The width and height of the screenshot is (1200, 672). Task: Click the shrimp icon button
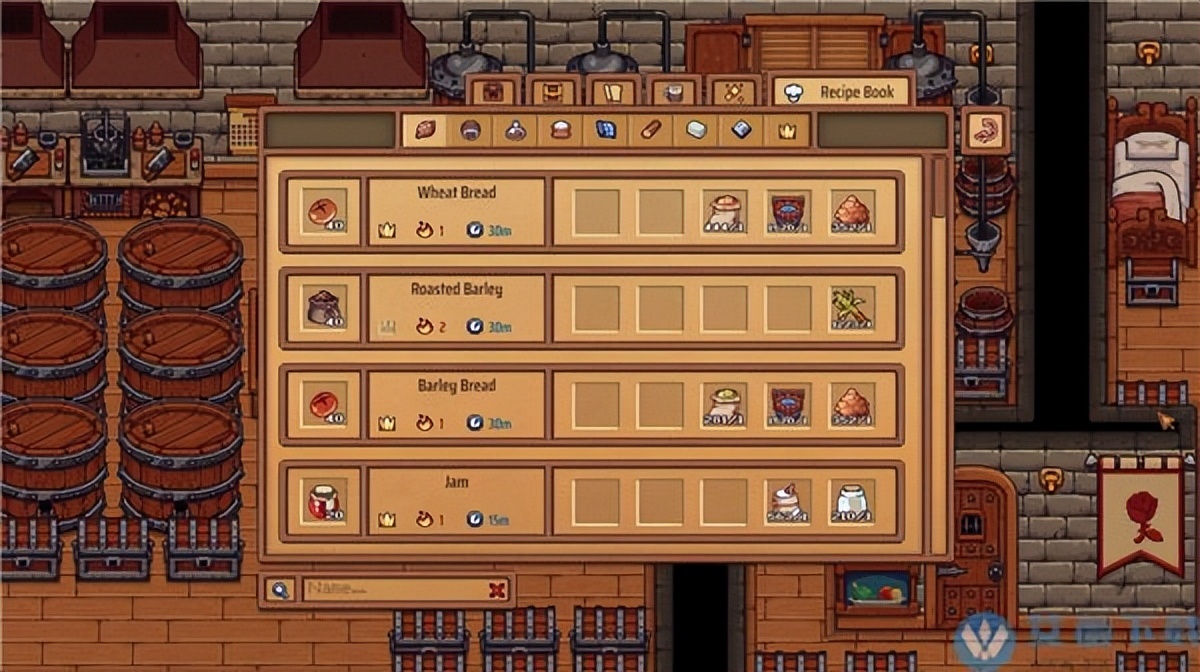pyautogui.click(x=985, y=130)
